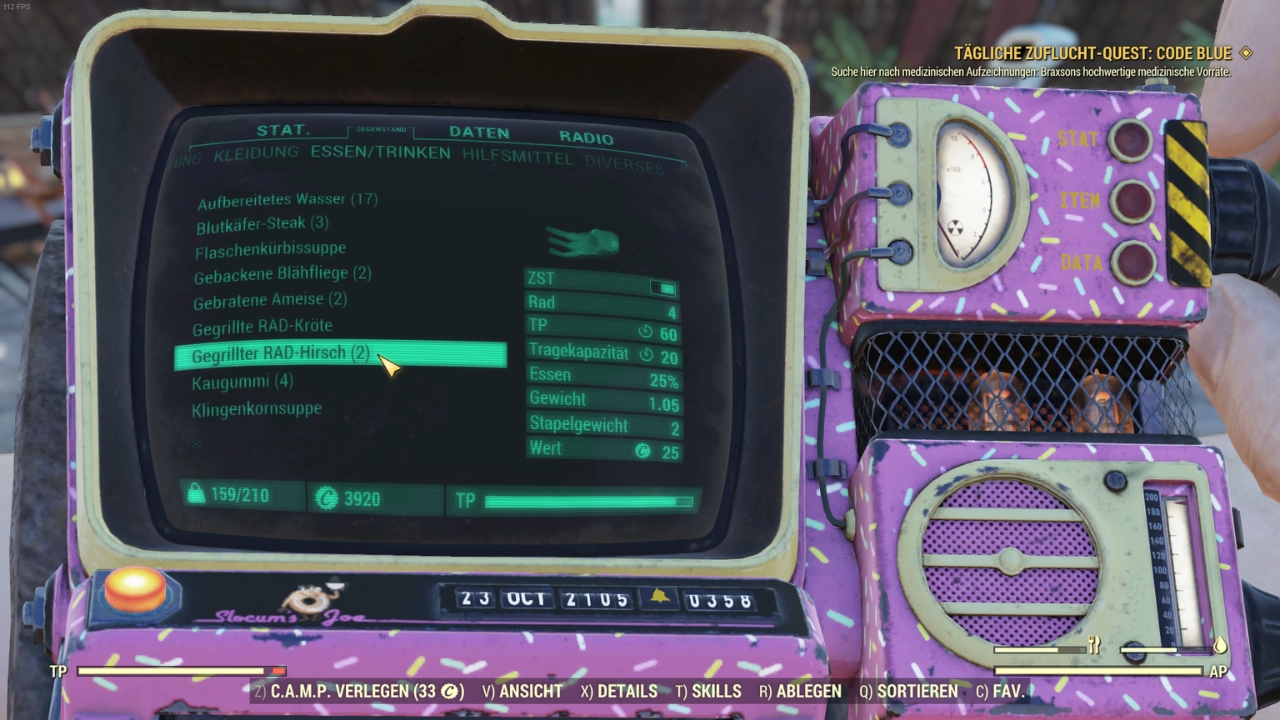Screen dimensions: 1280x720
Task: Choose the Blutkäfer-Steak item
Action: click(262, 224)
